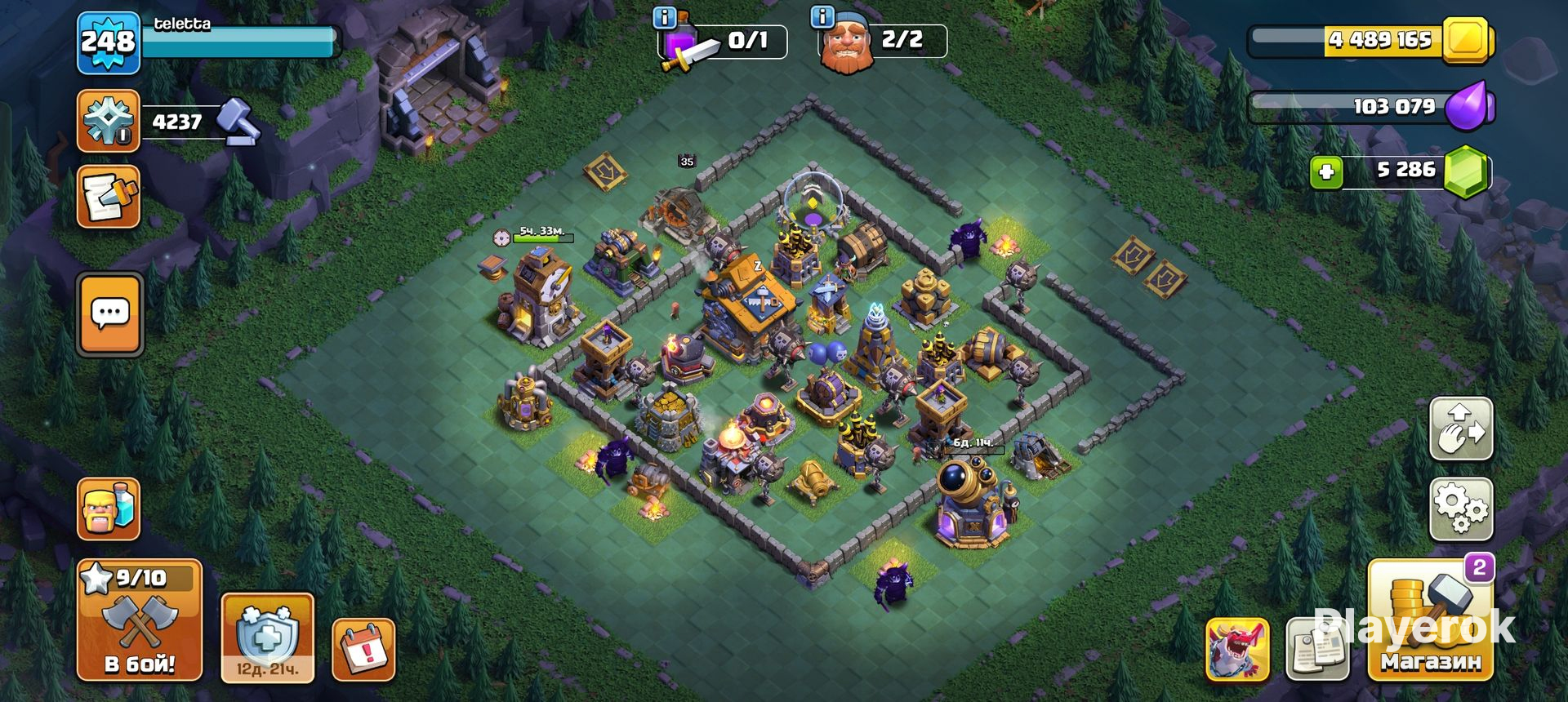Show builder info on the 2/2 icon
Image resolution: width=1568 pixels, height=702 pixels.
pyautogui.click(x=822, y=17)
